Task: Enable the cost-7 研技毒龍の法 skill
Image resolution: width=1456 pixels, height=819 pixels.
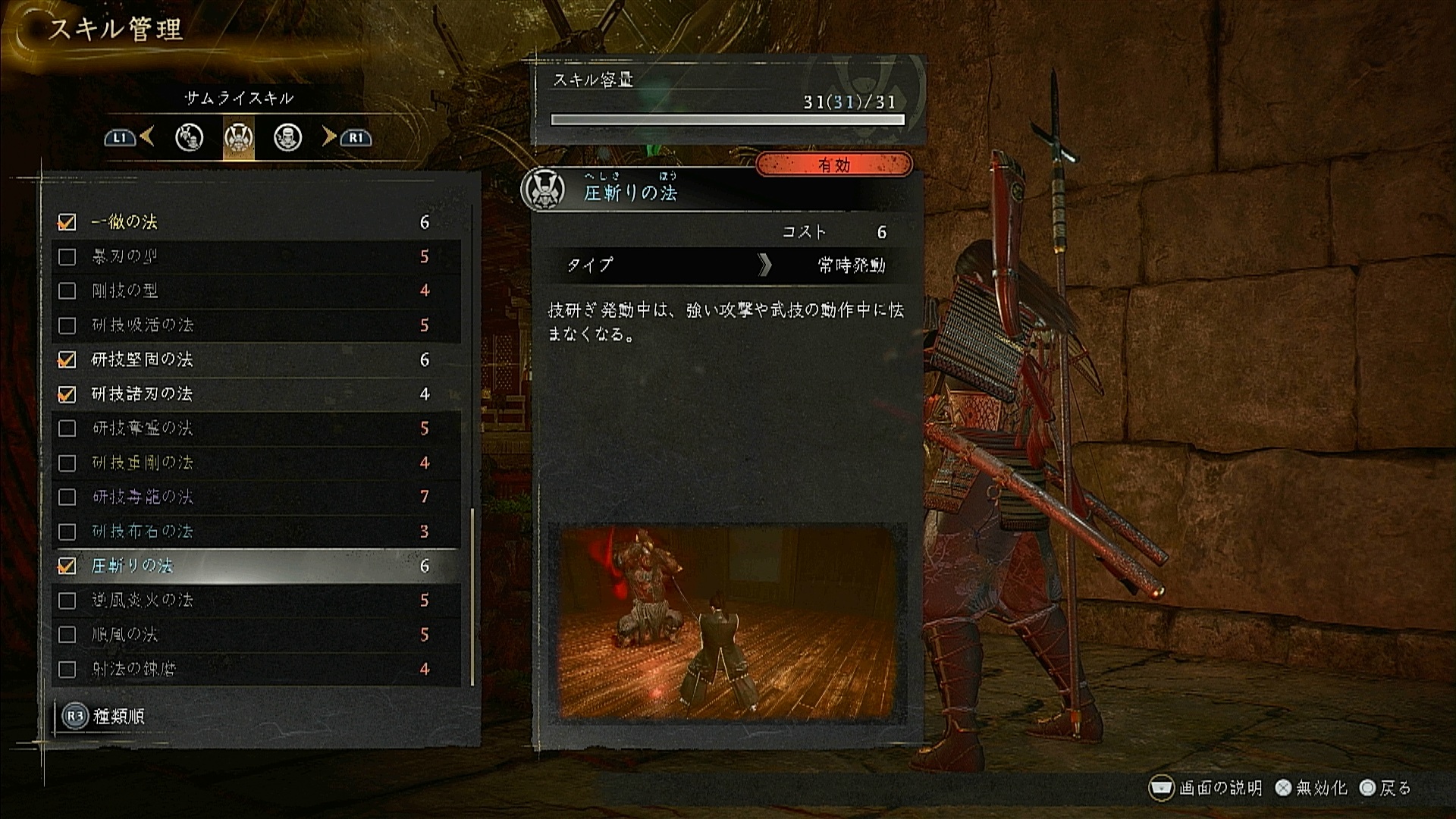Action: click(67, 497)
